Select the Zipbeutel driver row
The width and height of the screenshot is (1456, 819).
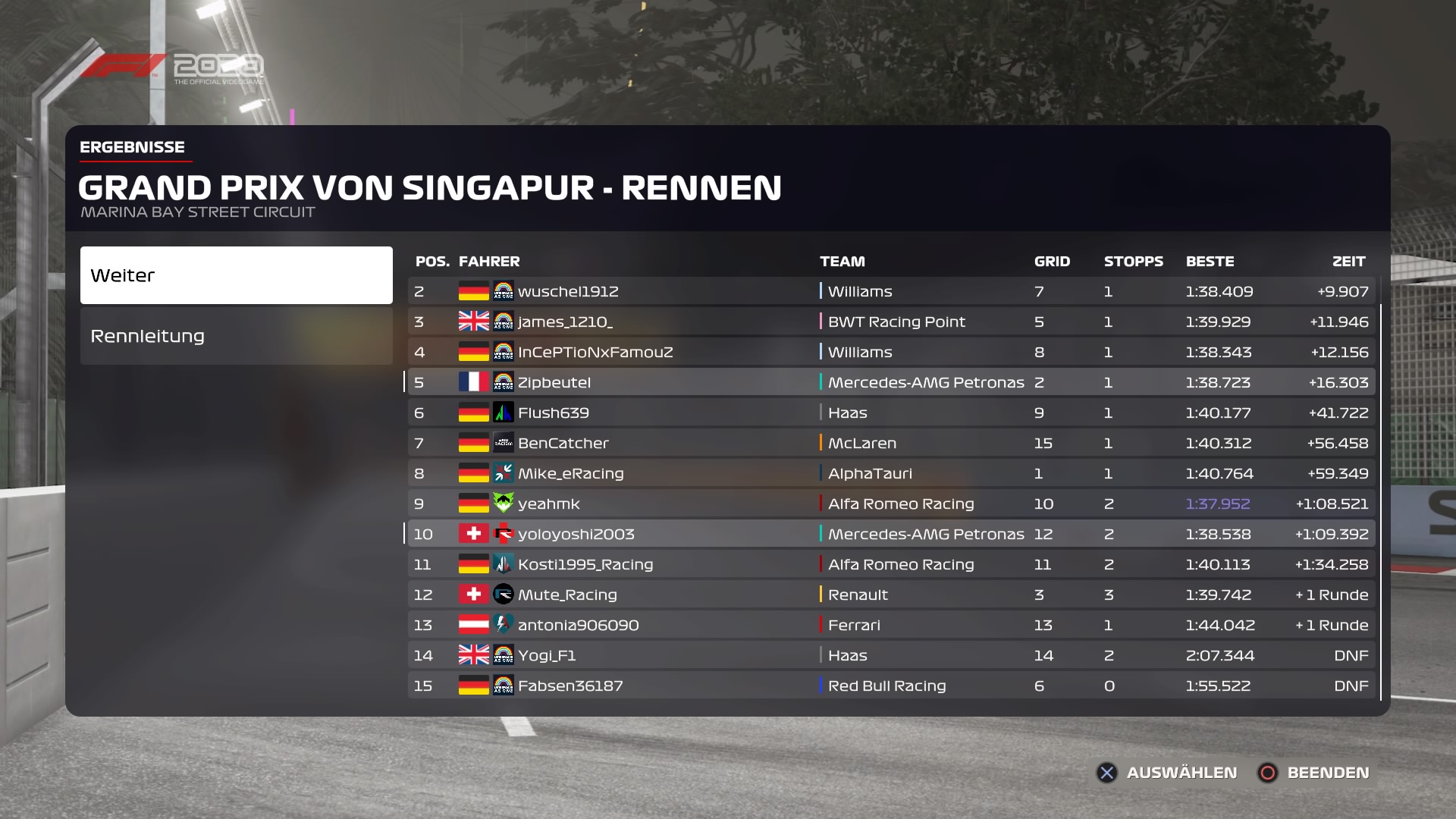coord(891,382)
